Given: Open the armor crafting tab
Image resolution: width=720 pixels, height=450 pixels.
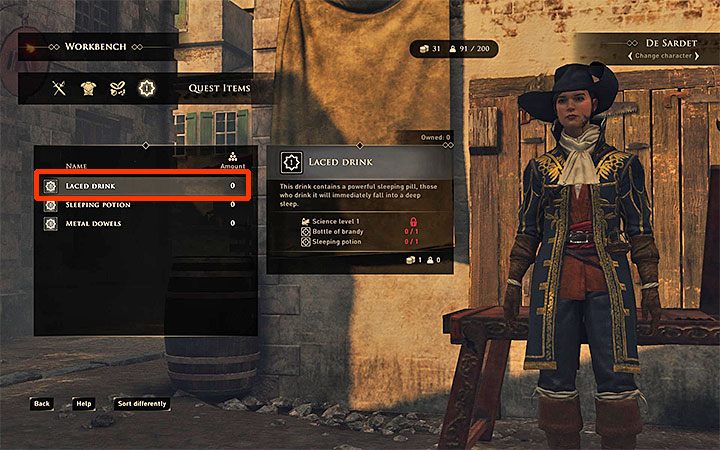Looking at the screenshot, I should pyautogui.click(x=89, y=88).
